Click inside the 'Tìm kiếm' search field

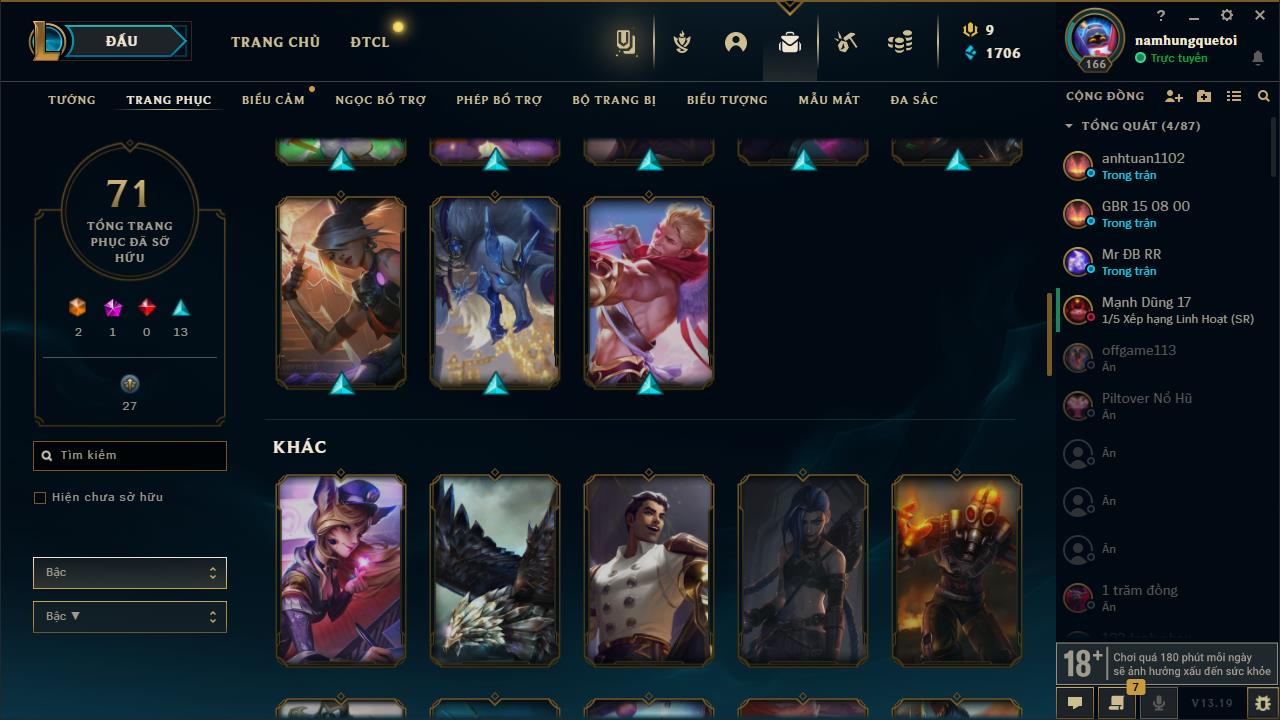(129, 455)
